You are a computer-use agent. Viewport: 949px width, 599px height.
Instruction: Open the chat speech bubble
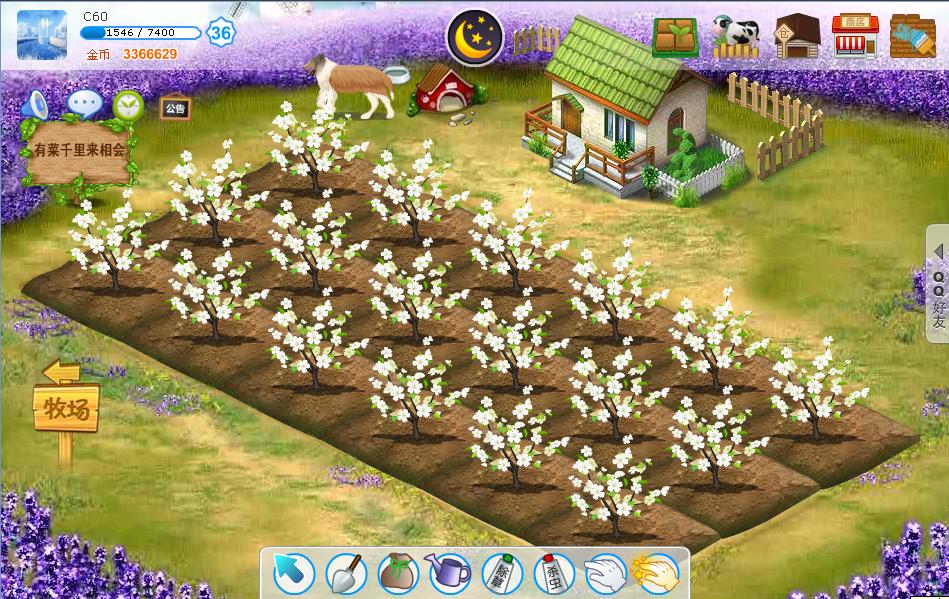click(84, 104)
